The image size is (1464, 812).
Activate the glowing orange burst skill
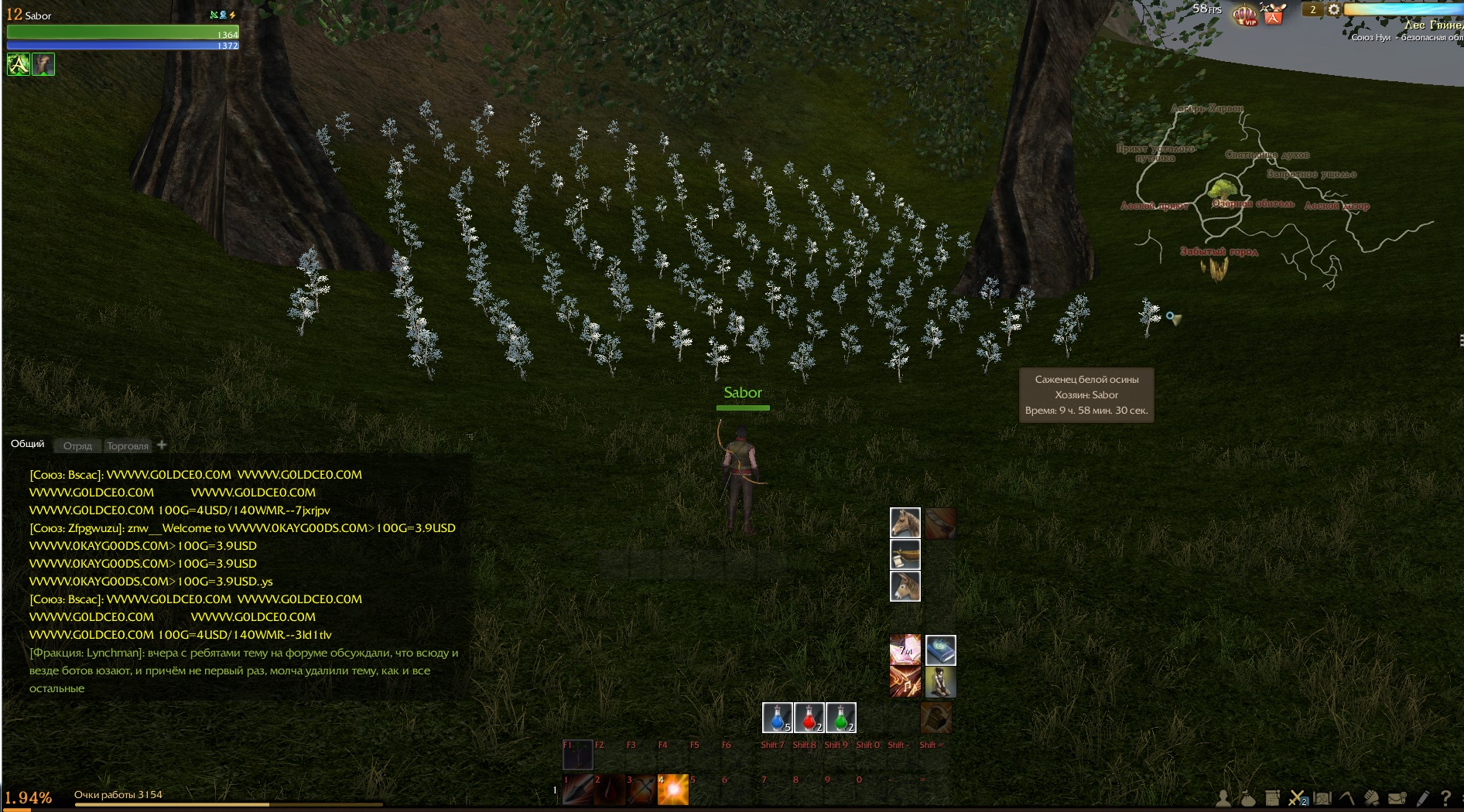tap(672, 790)
